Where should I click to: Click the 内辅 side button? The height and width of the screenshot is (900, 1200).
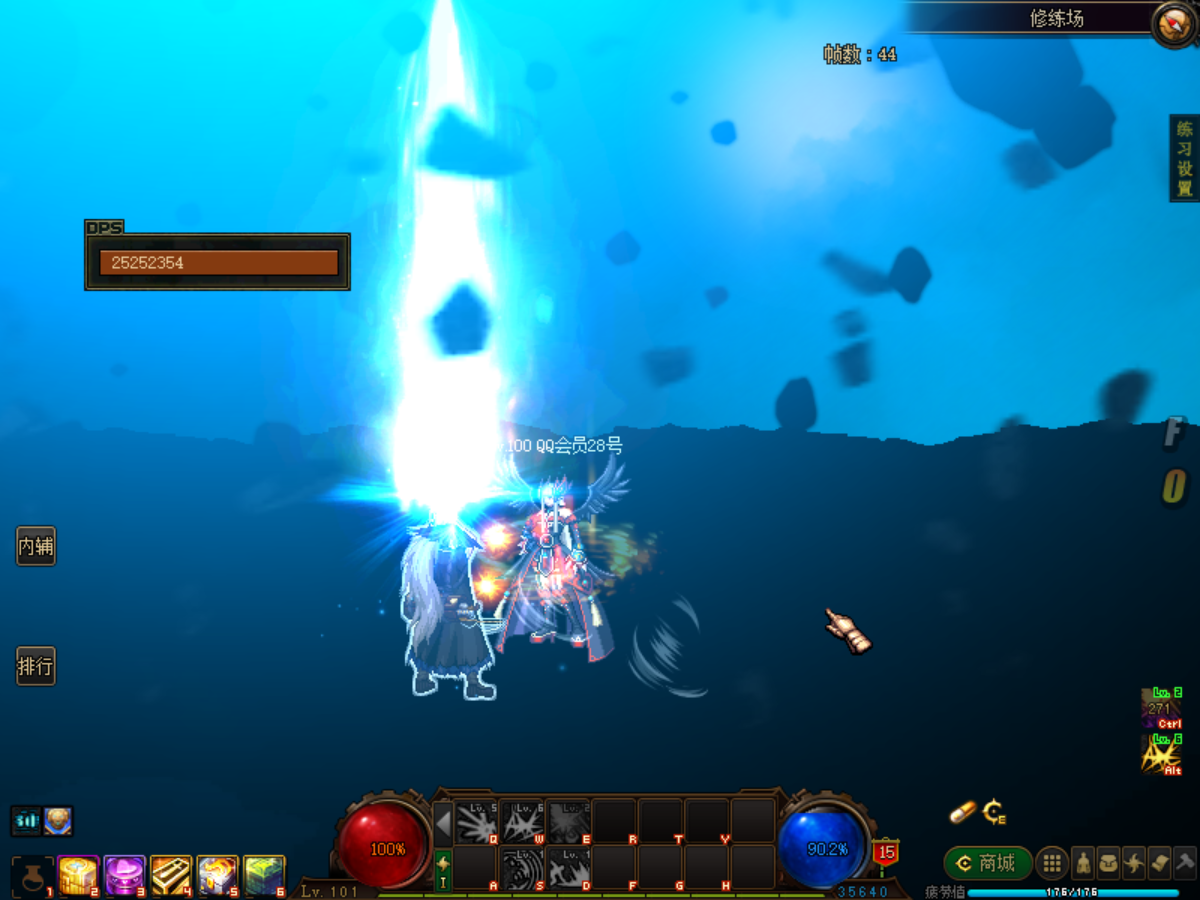[36, 547]
